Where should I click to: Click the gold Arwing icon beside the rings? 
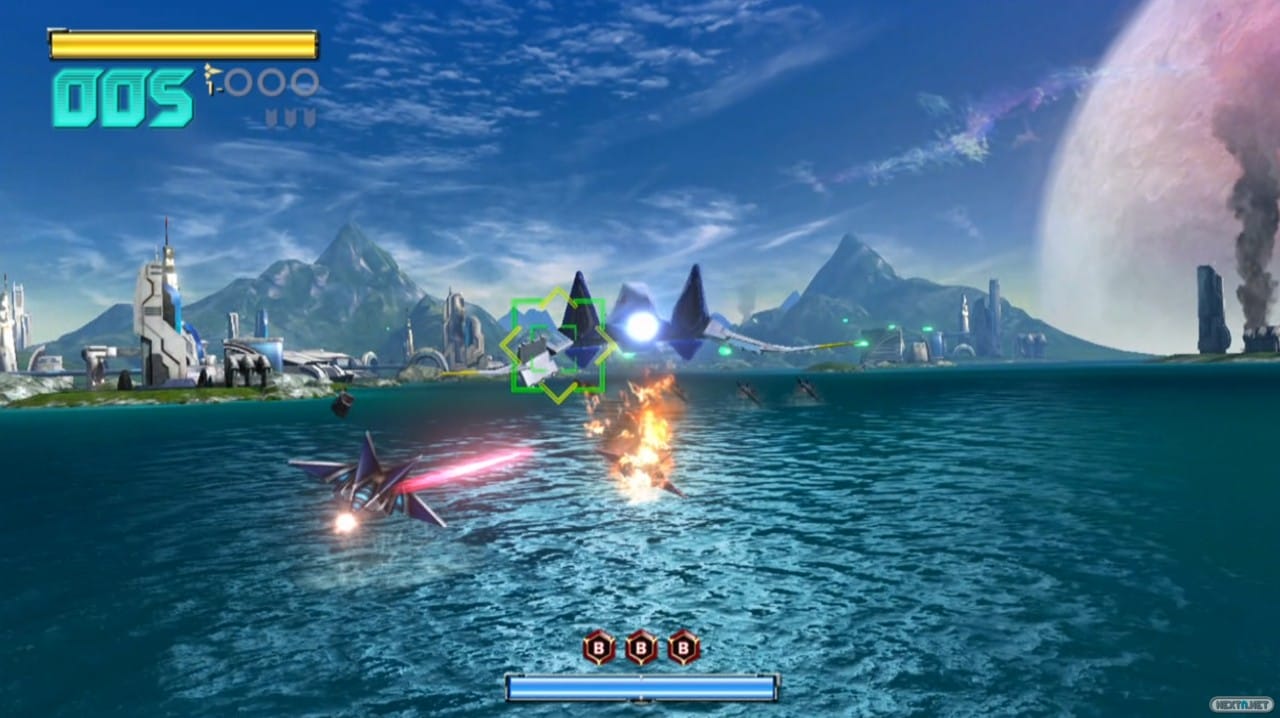(212, 79)
